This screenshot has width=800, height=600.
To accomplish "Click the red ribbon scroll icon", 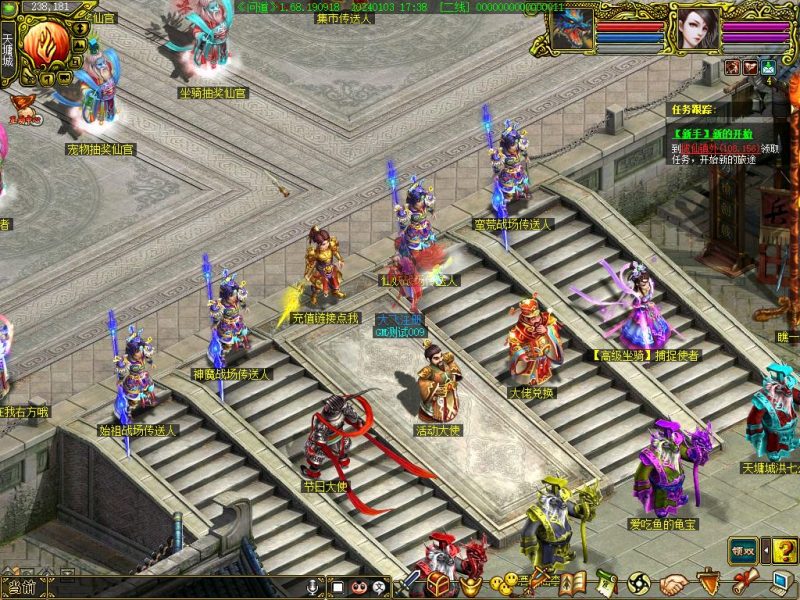I will 742,583.
